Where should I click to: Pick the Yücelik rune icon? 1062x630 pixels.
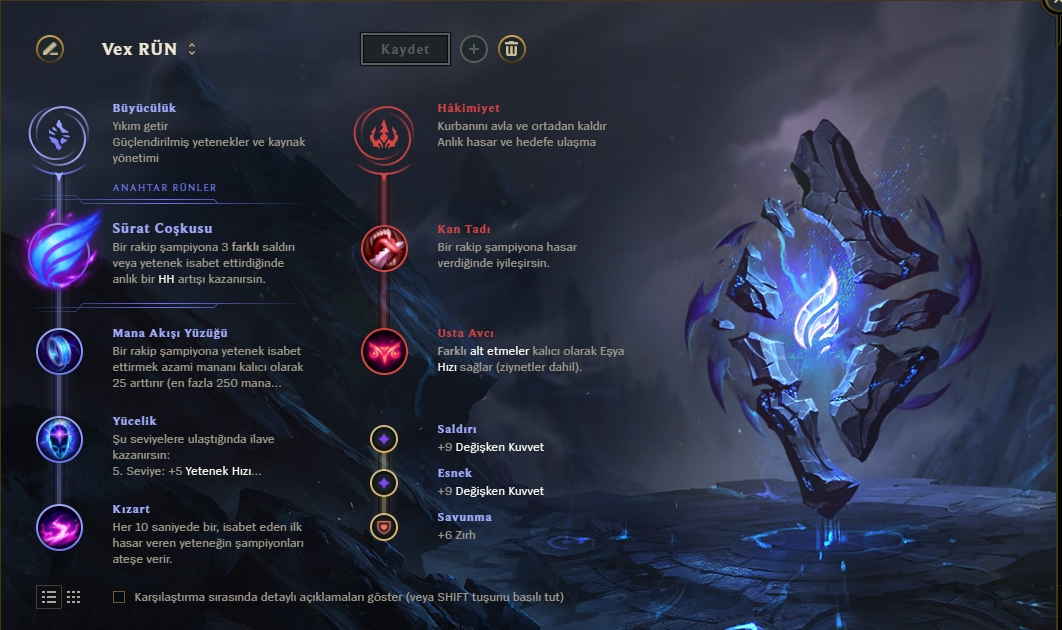click(x=60, y=438)
